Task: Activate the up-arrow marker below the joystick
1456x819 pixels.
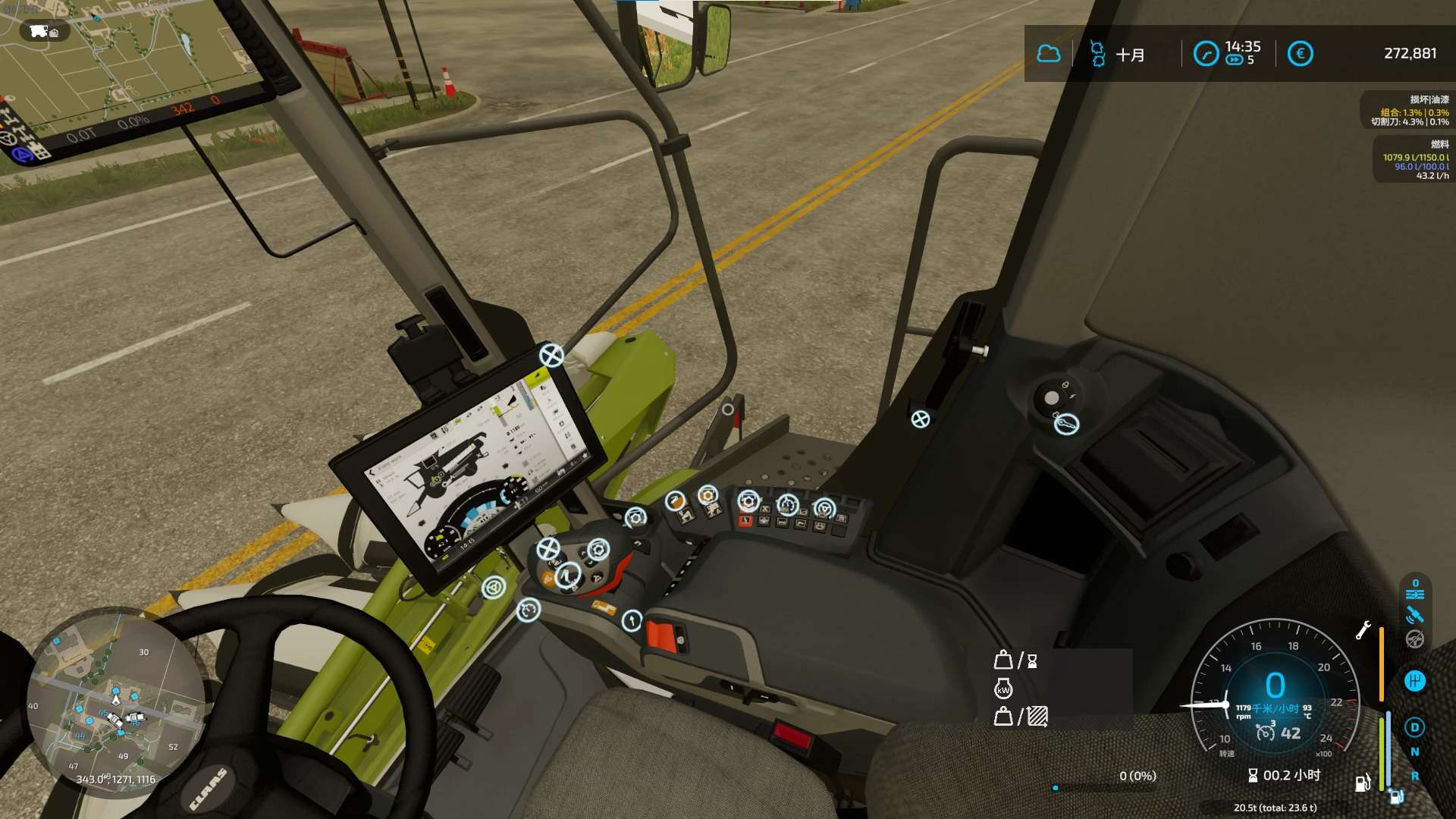Action: 632,621
